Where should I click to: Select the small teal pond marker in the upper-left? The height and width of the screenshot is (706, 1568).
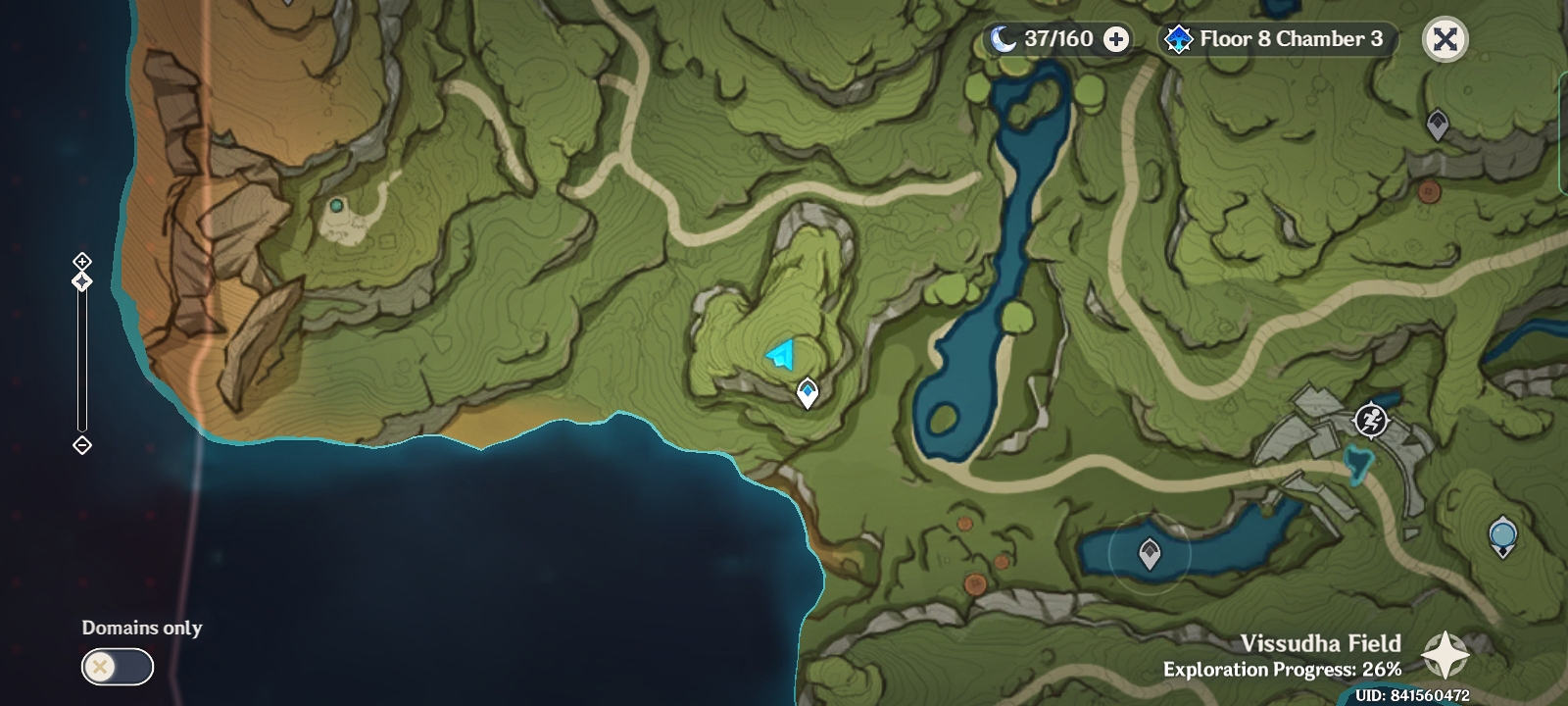point(334,208)
